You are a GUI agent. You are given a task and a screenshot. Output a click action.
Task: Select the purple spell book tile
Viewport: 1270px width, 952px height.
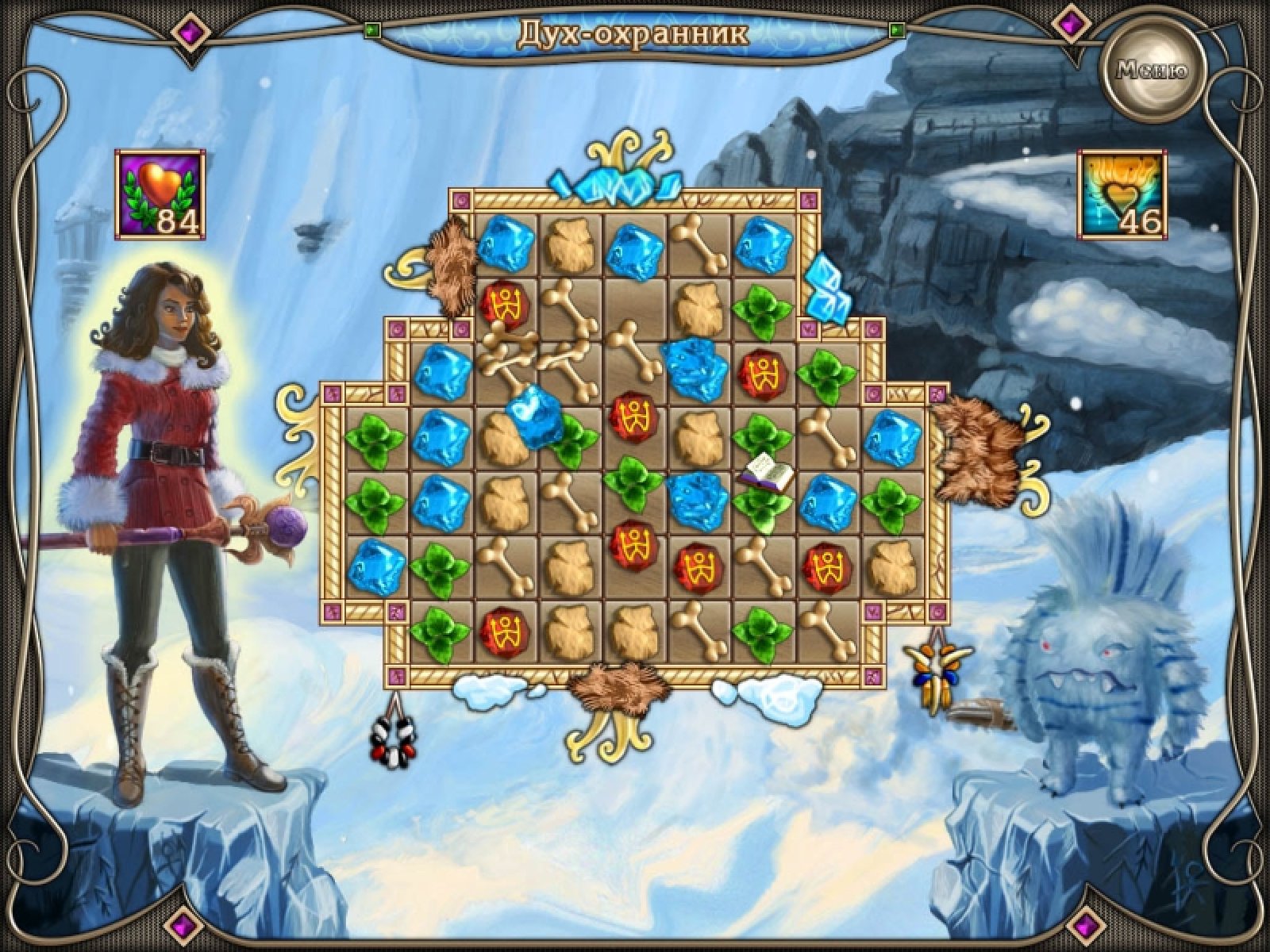click(x=767, y=475)
